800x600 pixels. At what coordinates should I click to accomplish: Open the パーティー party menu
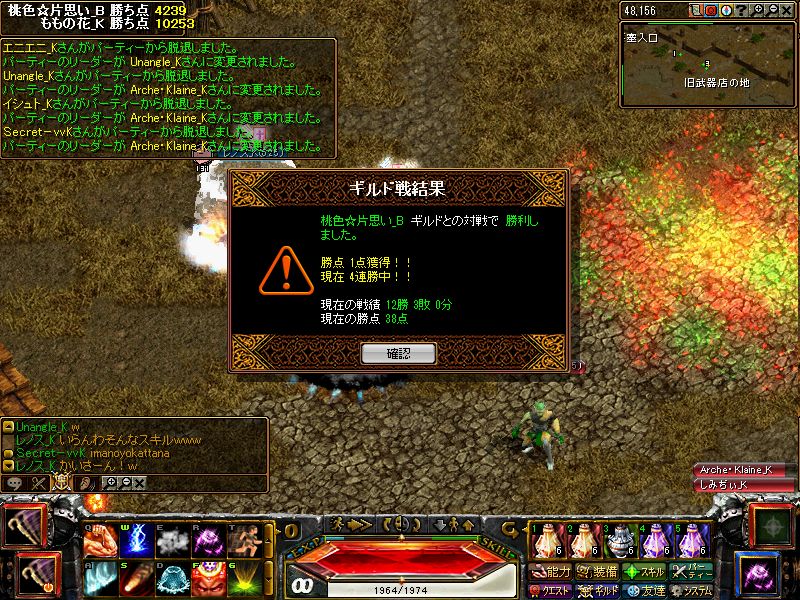pyautogui.click(x=693, y=572)
